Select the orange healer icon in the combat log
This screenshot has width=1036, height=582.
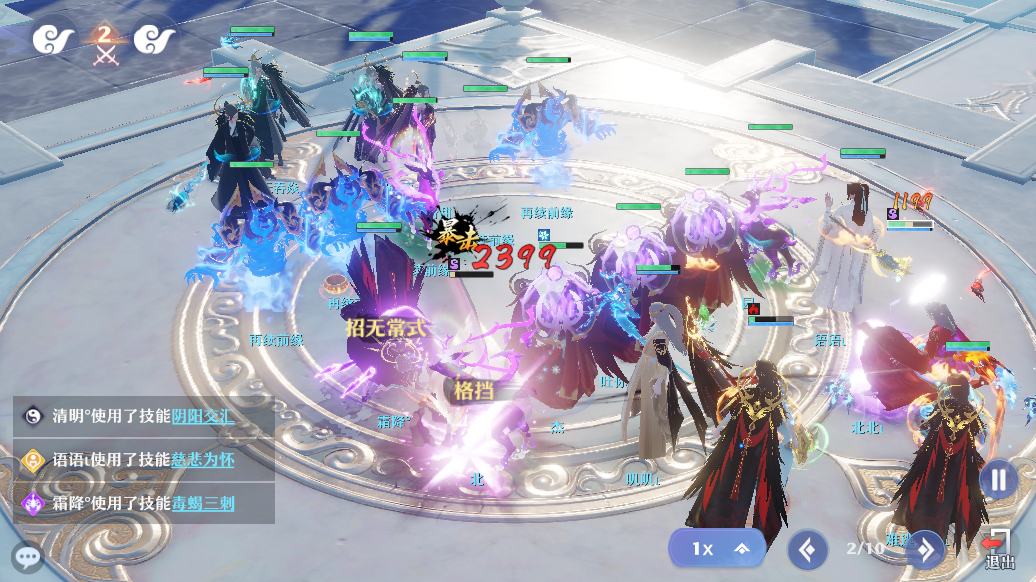coord(33,460)
